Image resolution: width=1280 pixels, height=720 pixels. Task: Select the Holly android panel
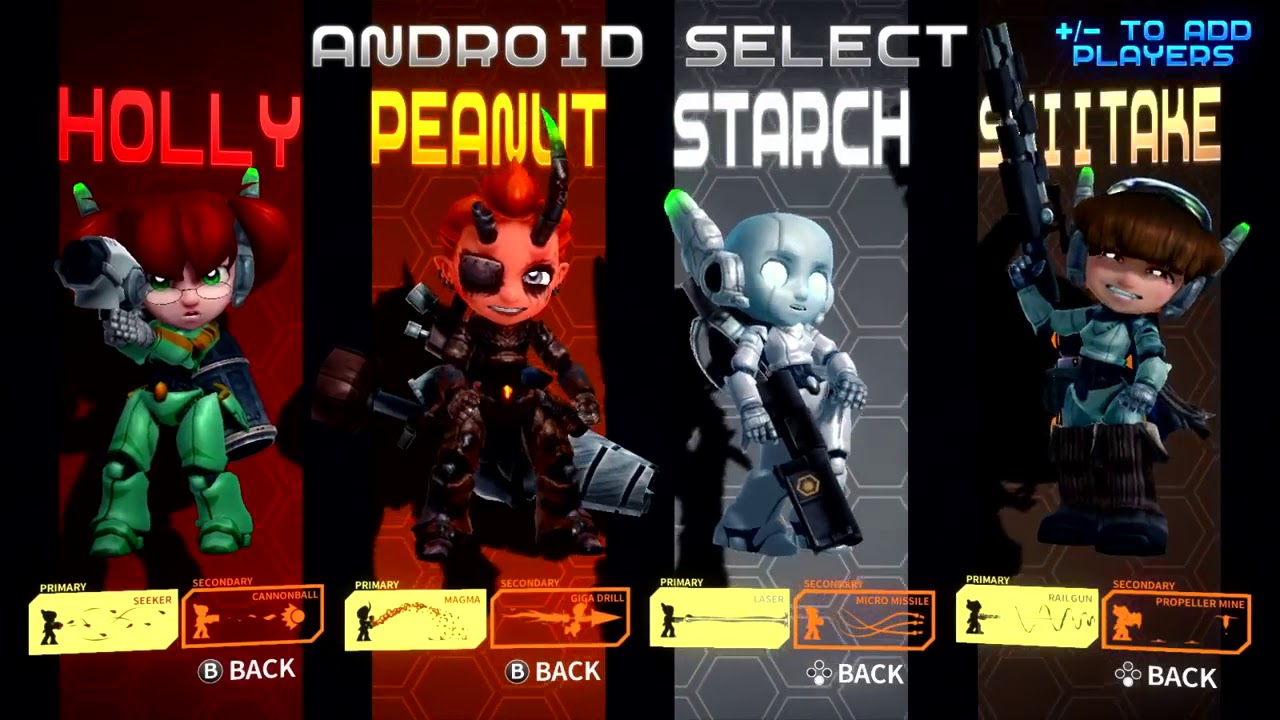(x=180, y=350)
